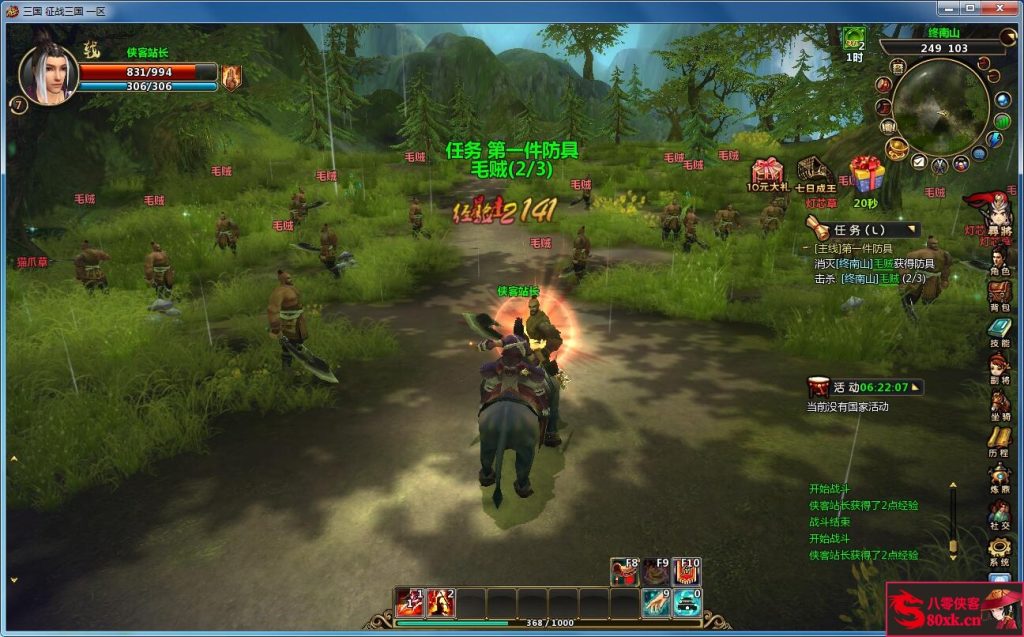Open the 副将 lieutenant panel

pos(999,366)
